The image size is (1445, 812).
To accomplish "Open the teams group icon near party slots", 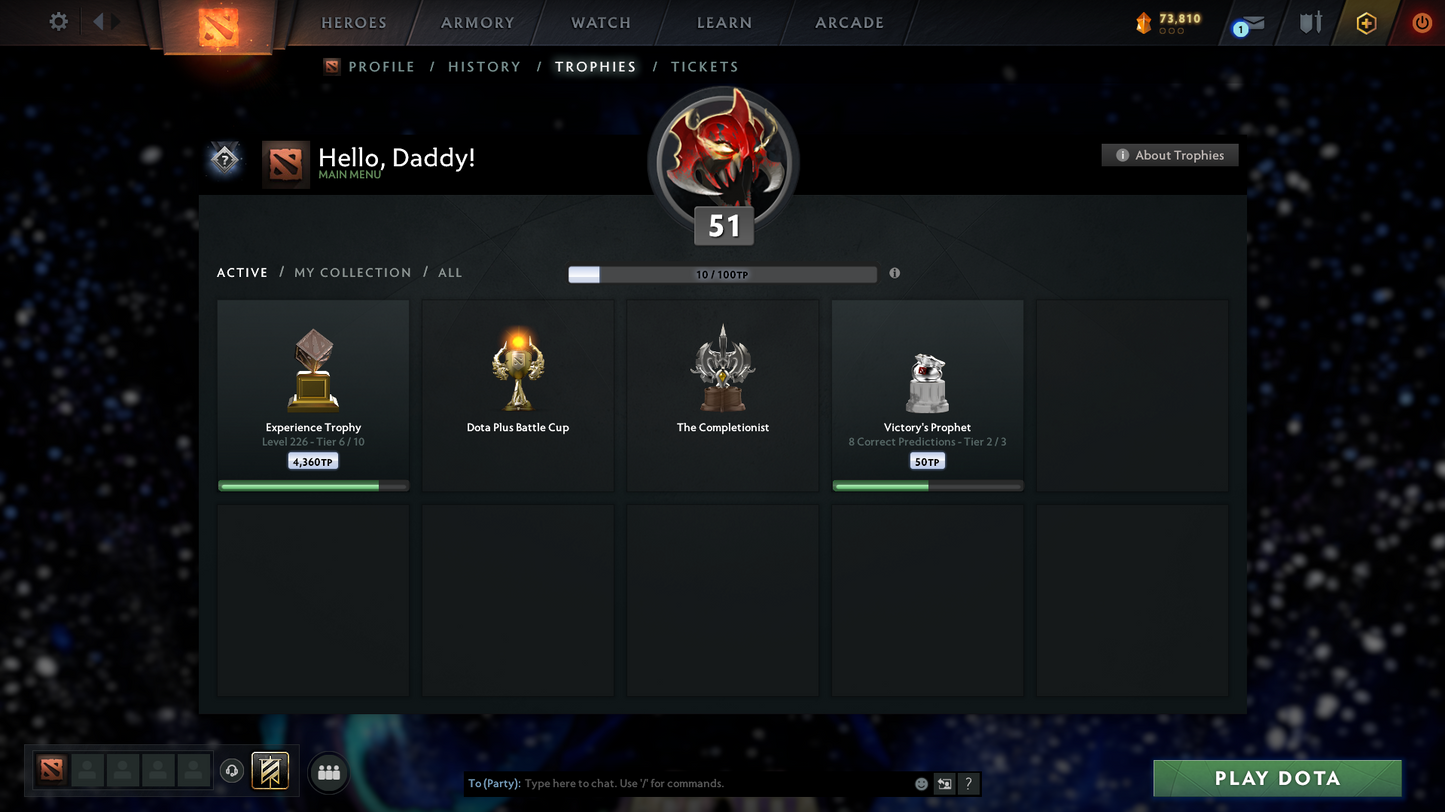I will 328,770.
